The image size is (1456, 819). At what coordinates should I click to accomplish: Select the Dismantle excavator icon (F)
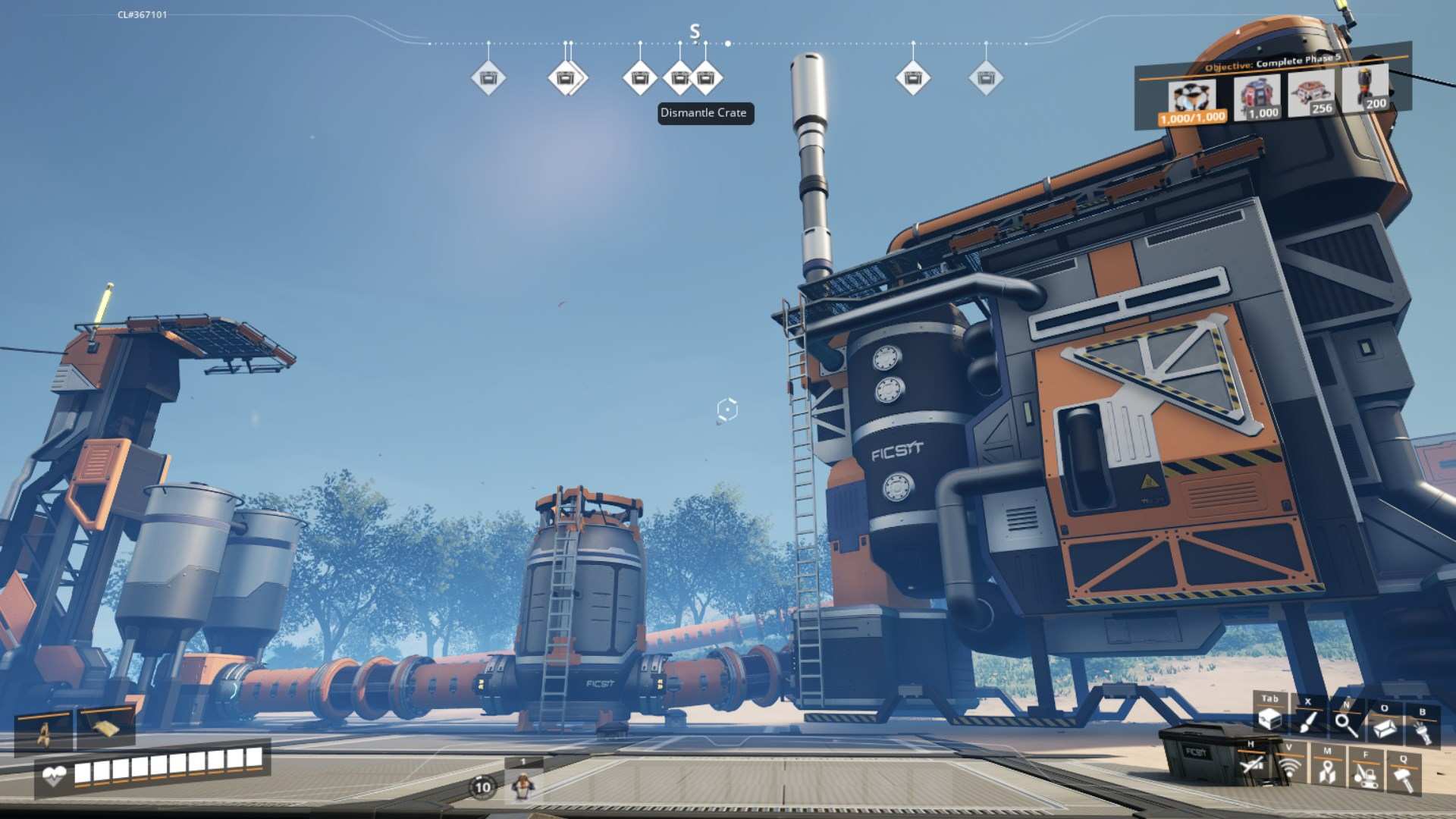pos(1367,775)
